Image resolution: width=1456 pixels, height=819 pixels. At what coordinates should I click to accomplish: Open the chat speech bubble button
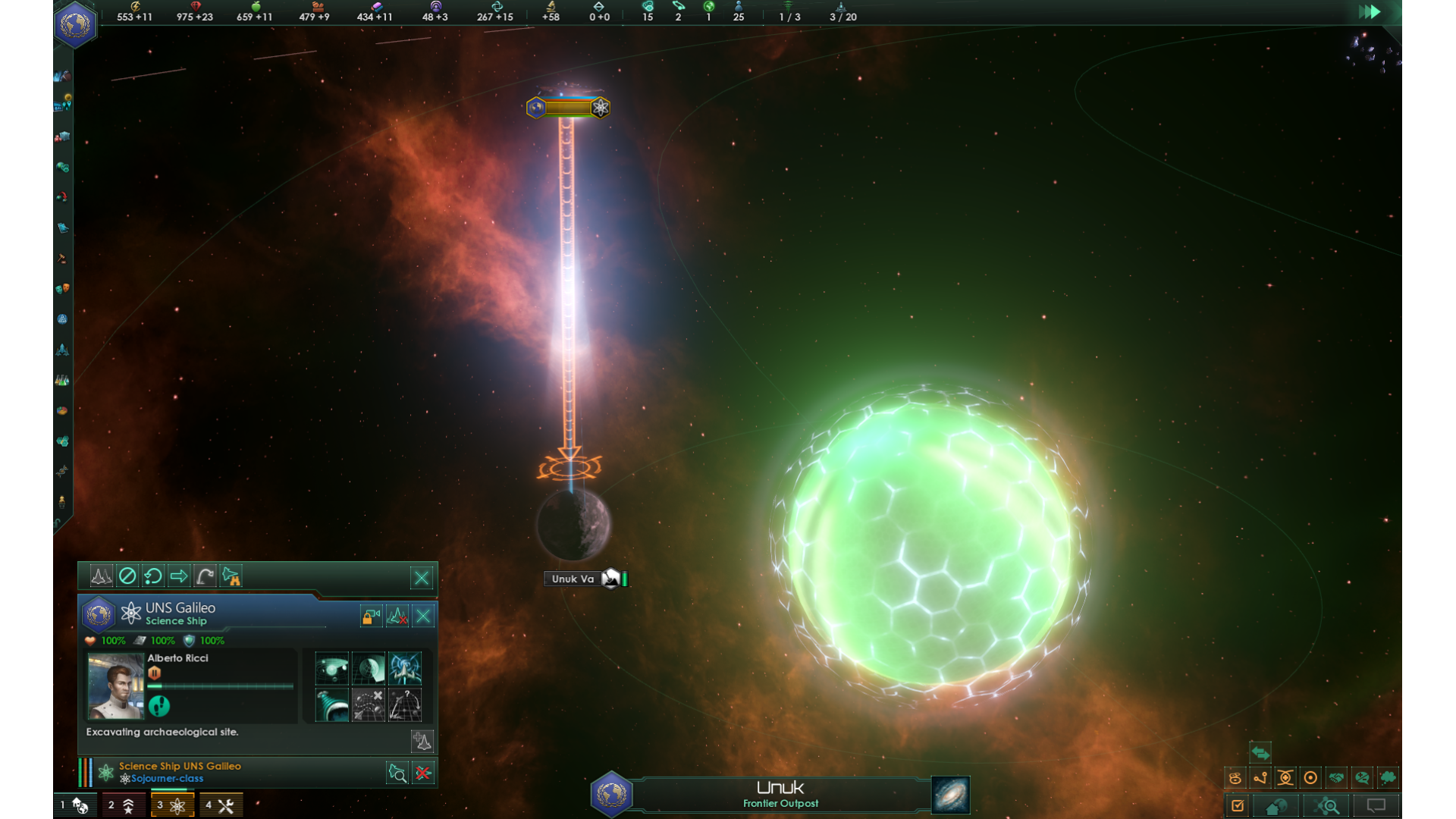(x=1376, y=806)
